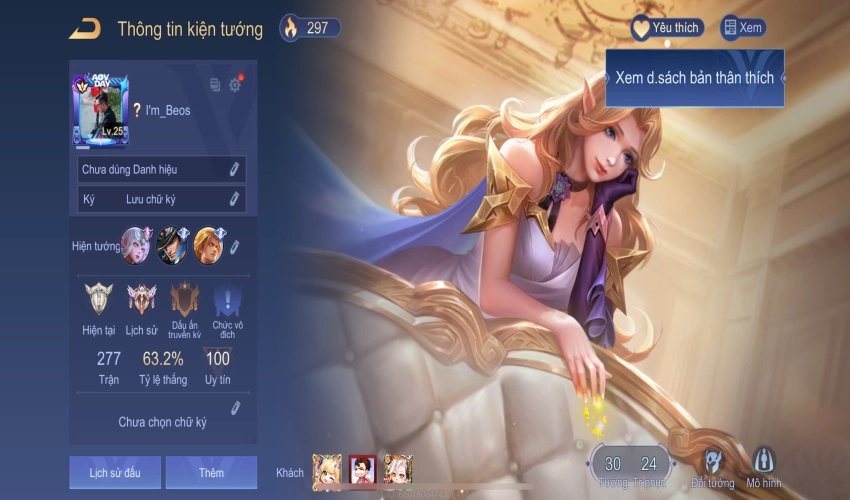Edit the Danh hiệu title field
The width and height of the screenshot is (850, 500).
pos(234,169)
